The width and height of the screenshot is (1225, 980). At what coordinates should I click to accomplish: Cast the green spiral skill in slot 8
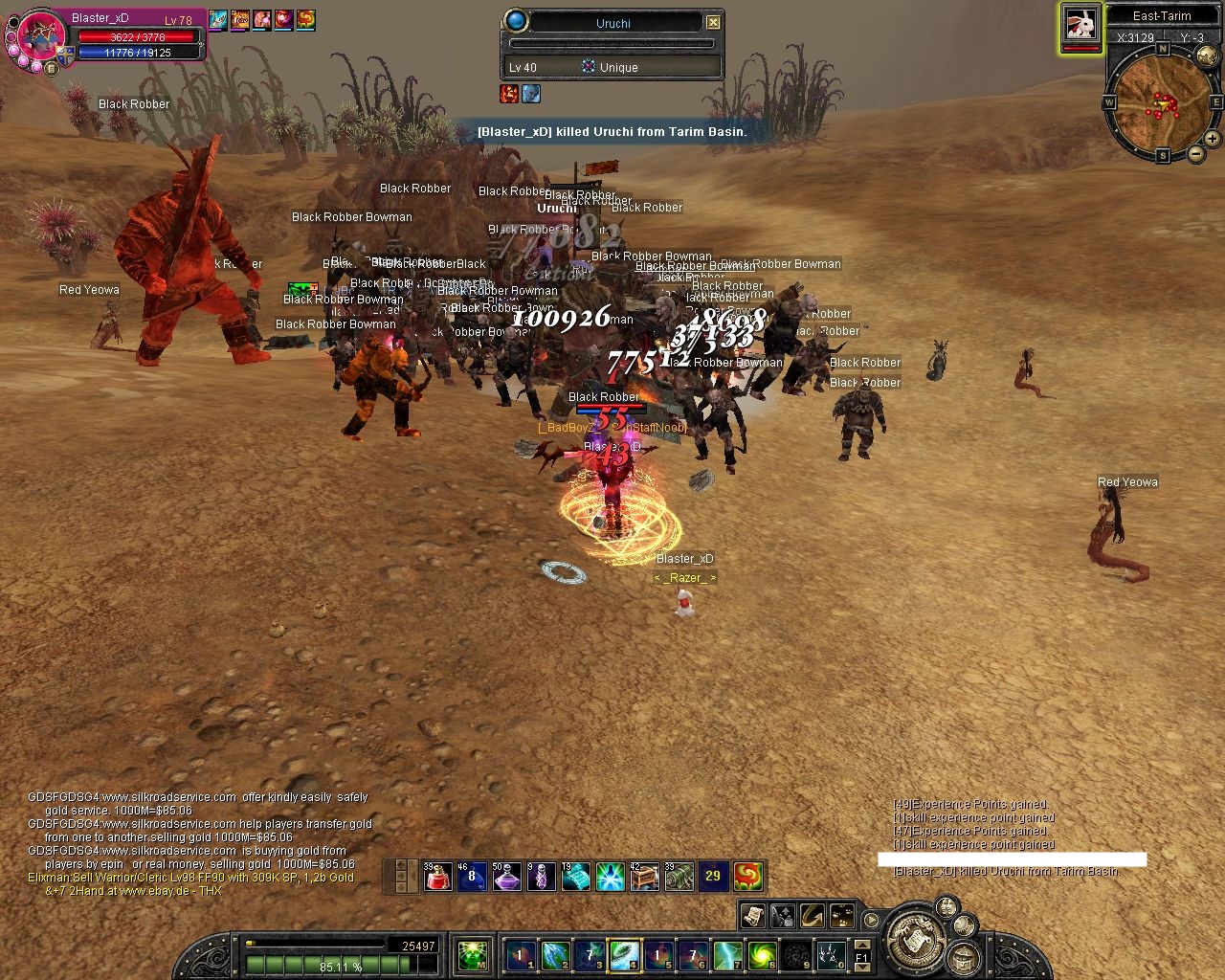click(762, 955)
